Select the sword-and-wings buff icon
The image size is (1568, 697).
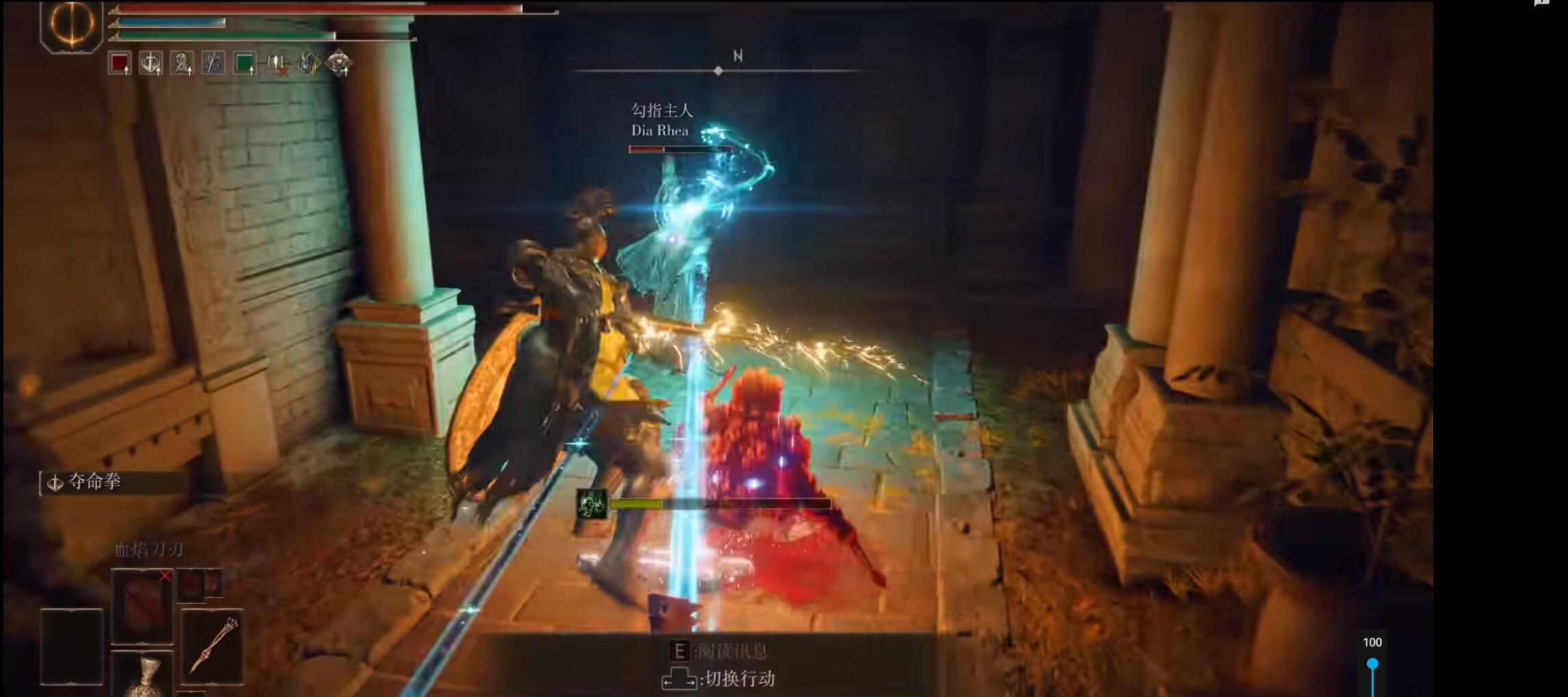151,64
